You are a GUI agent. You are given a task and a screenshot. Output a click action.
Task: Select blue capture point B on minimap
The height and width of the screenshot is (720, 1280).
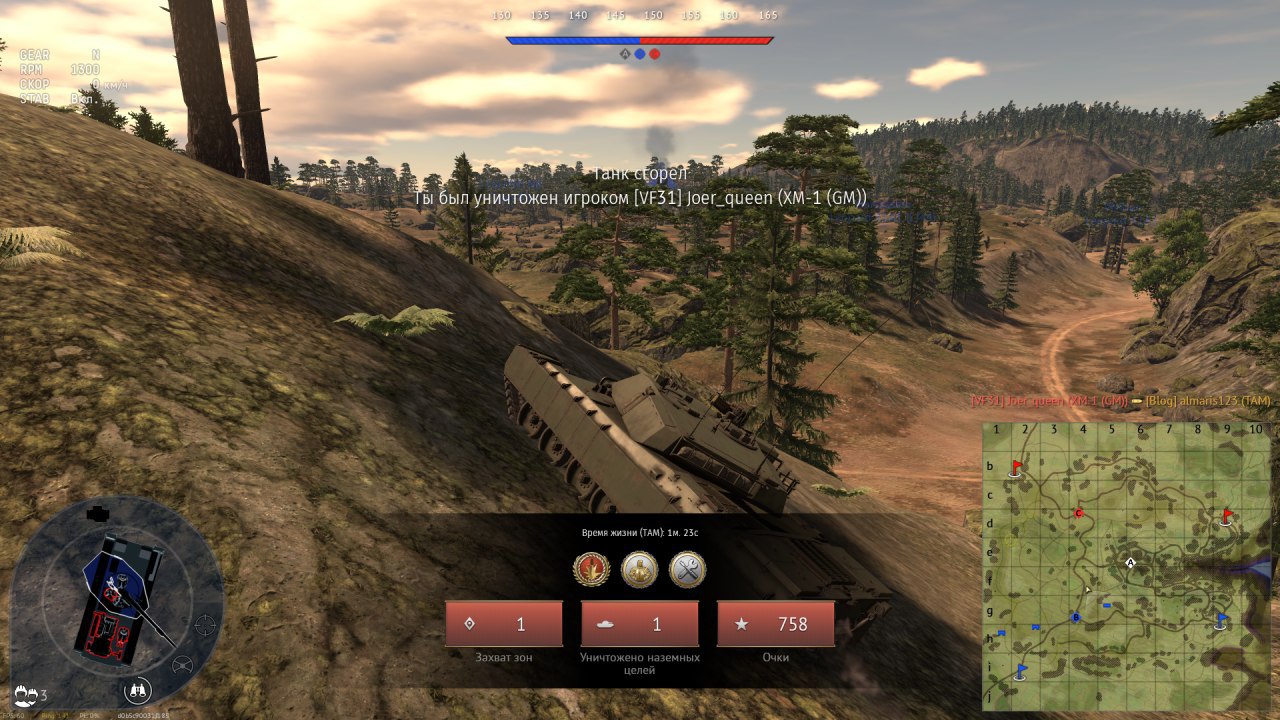pos(1076,617)
